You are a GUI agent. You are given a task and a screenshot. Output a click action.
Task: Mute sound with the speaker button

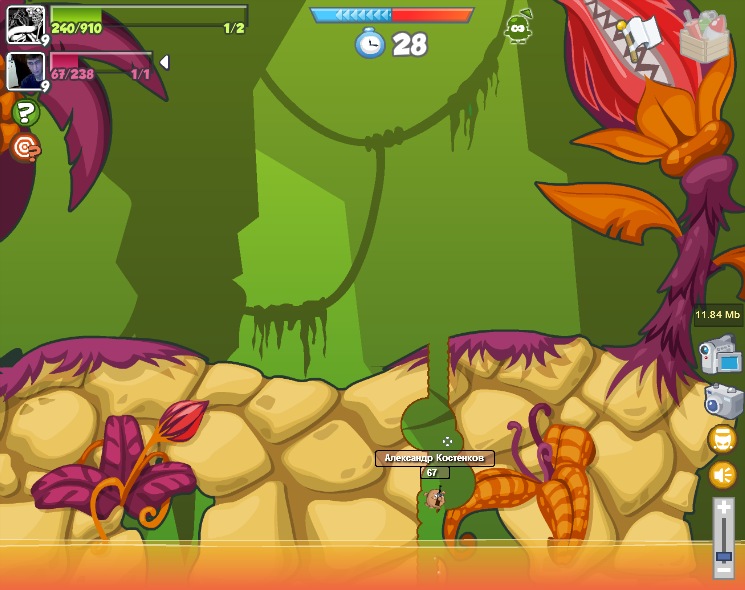[722, 475]
